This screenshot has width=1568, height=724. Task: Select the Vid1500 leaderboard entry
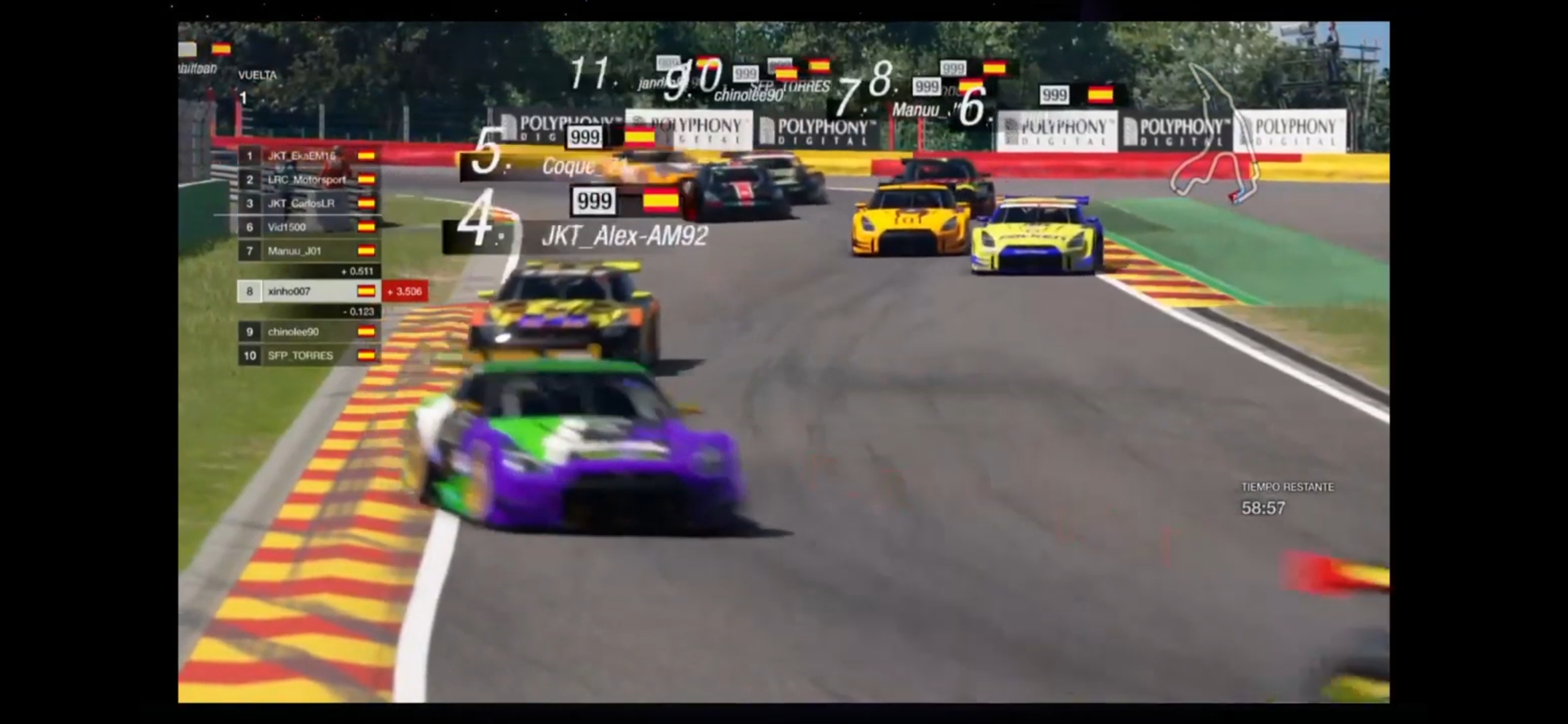309,227
